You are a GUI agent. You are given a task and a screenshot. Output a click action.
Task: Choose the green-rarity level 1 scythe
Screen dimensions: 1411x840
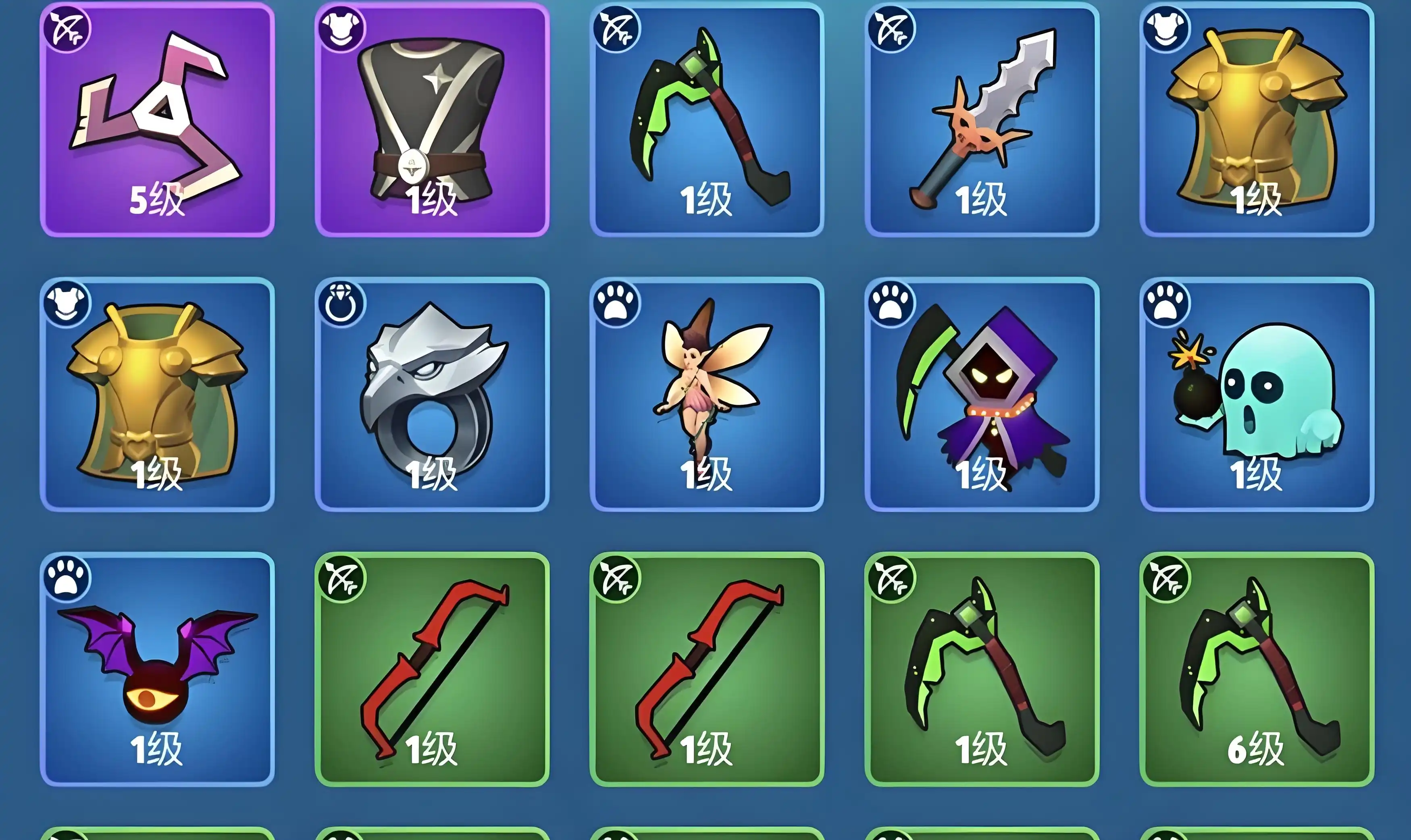pyautogui.click(x=981, y=669)
